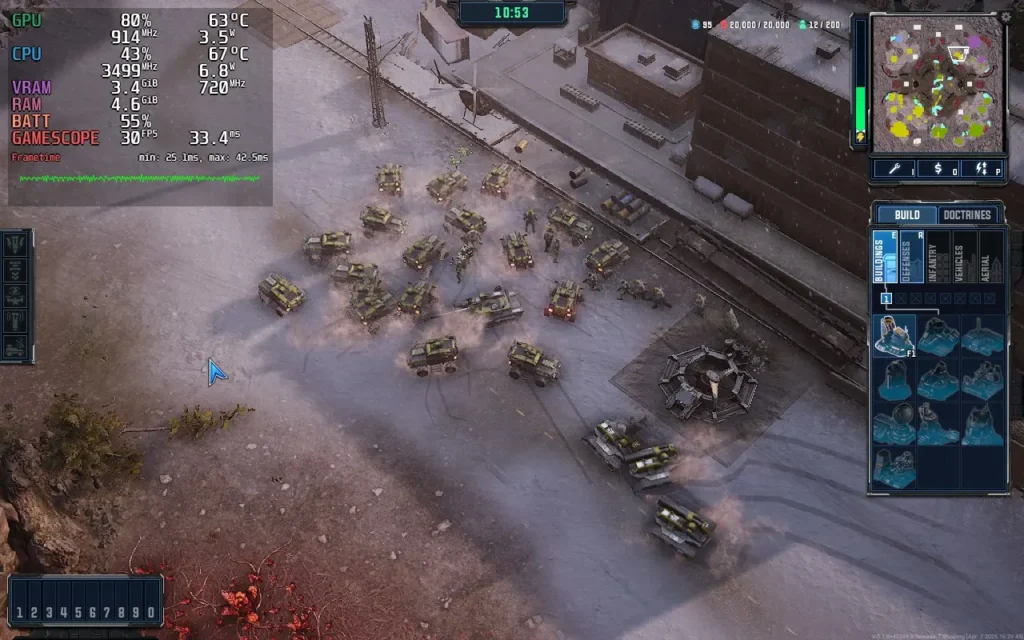The height and width of the screenshot is (640, 1024).
Task: Choose the Buildings category
Action: (x=883, y=257)
